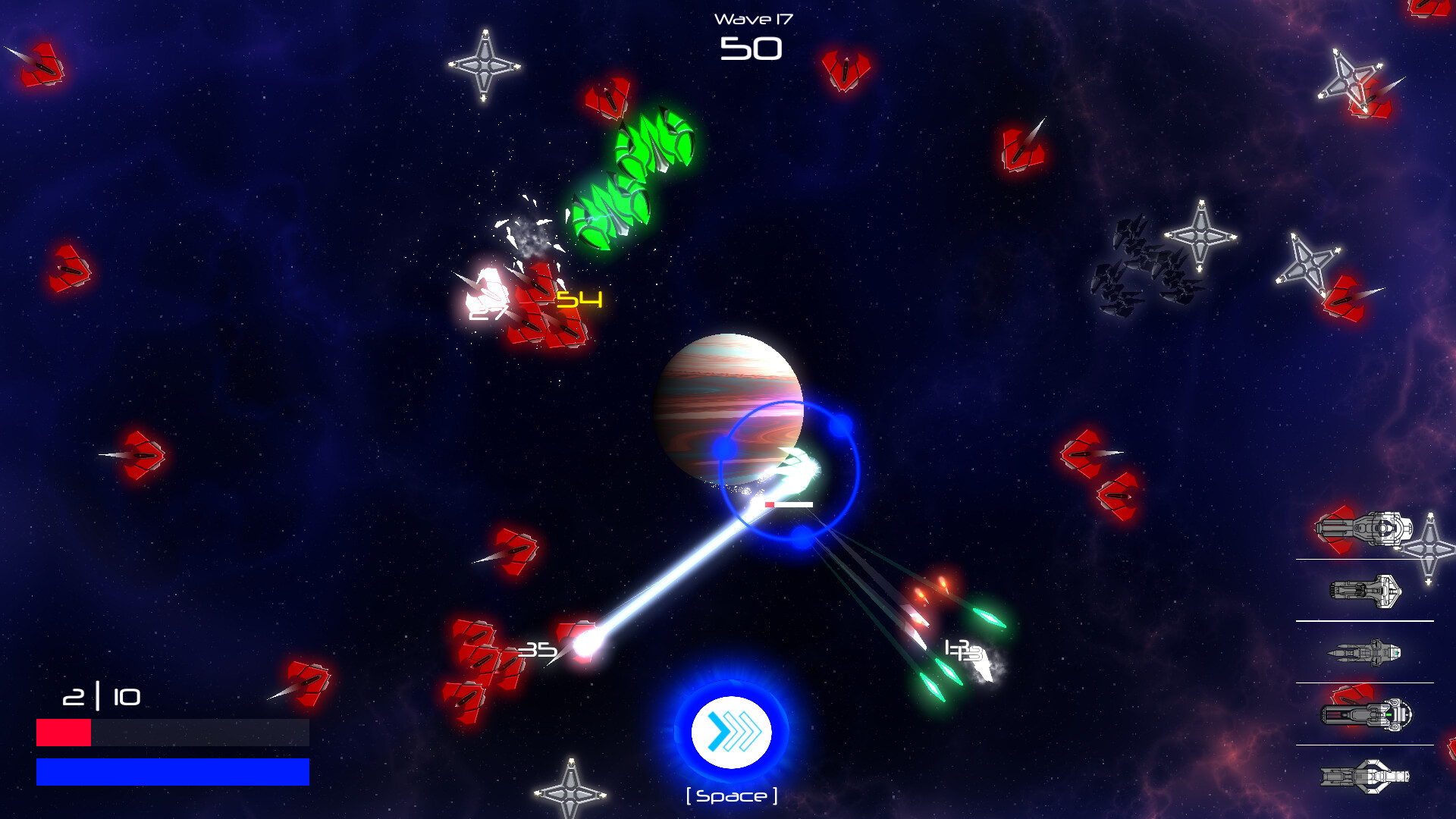
Task: Click the white enemy marker bar near the planet
Action: coord(790,503)
